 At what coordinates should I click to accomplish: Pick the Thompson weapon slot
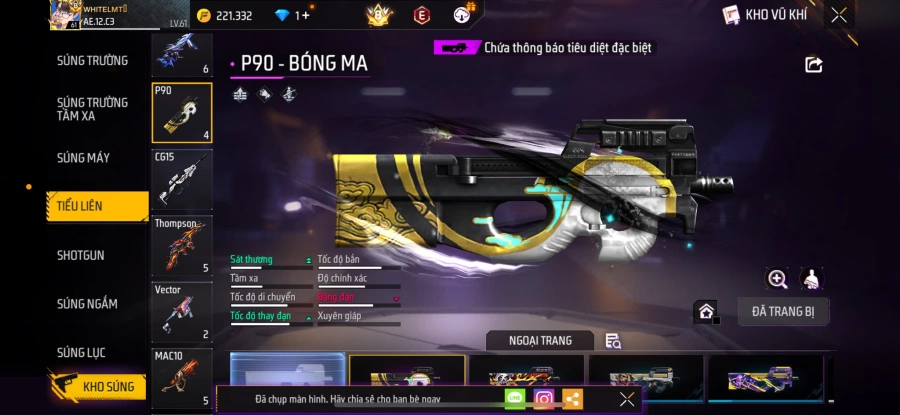tap(181, 246)
